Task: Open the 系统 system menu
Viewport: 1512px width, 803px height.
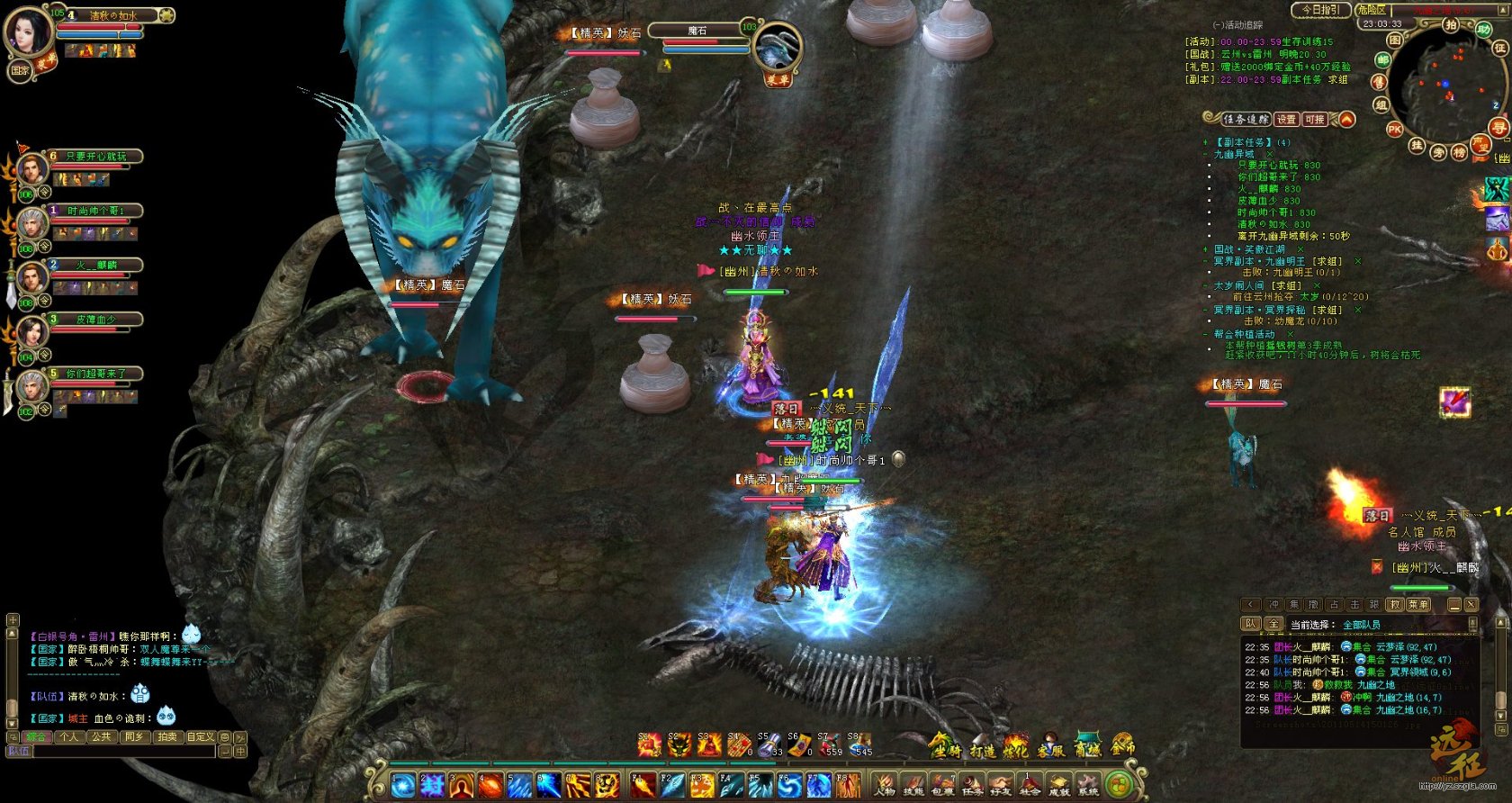Action: pyautogui.click(x=1088, y=784)
